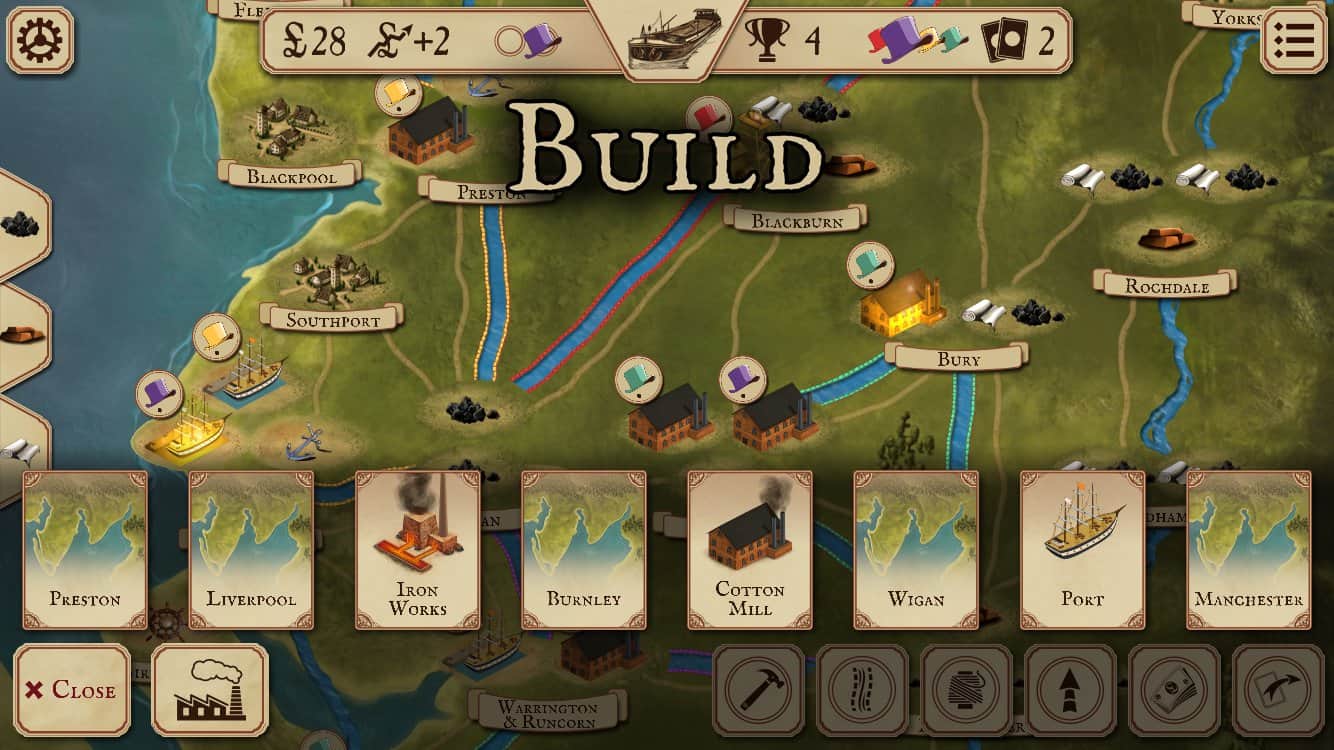Pick the Develop arrow action icon
Screen dimensions: 1334x750
click(x=1072, y=690)
